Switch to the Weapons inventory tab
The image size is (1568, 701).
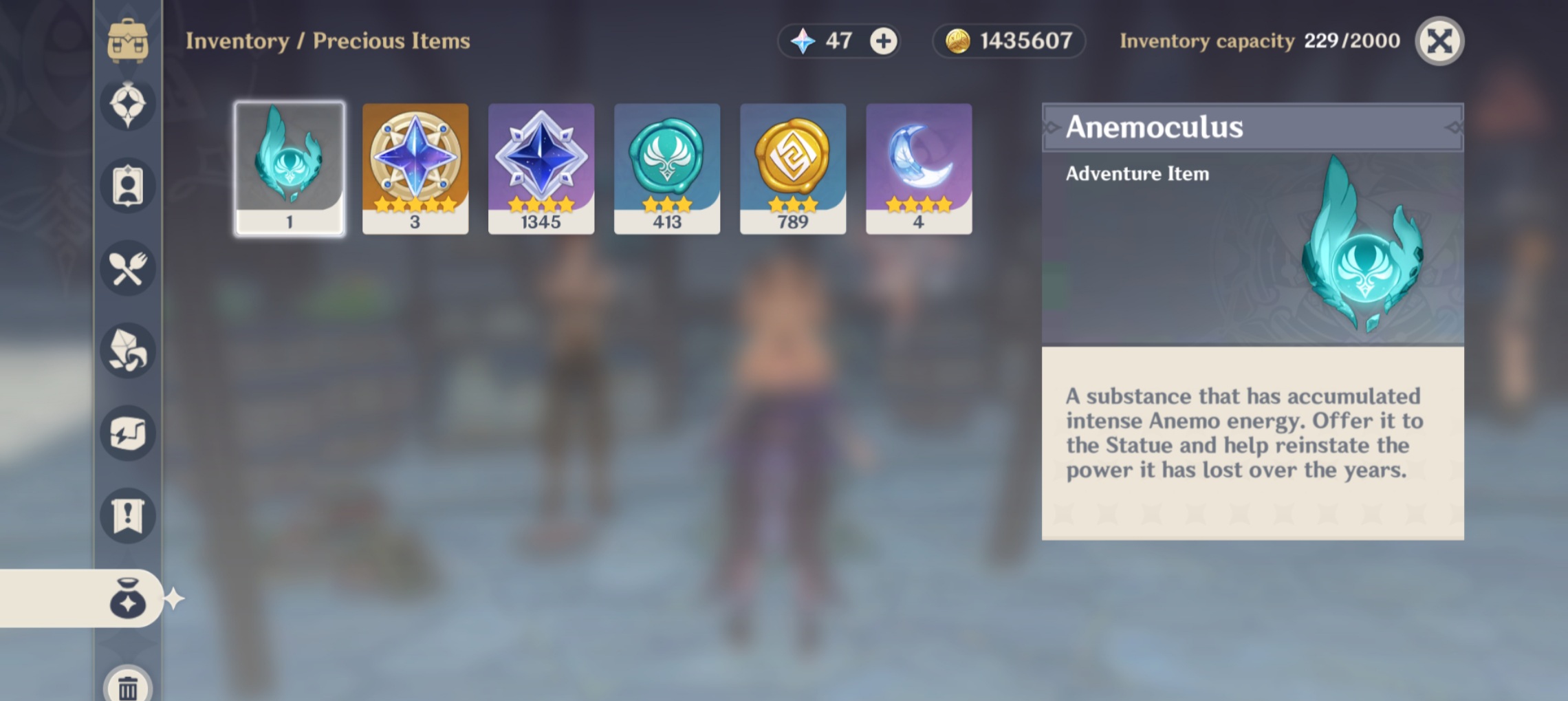click(x=128, y=105)
